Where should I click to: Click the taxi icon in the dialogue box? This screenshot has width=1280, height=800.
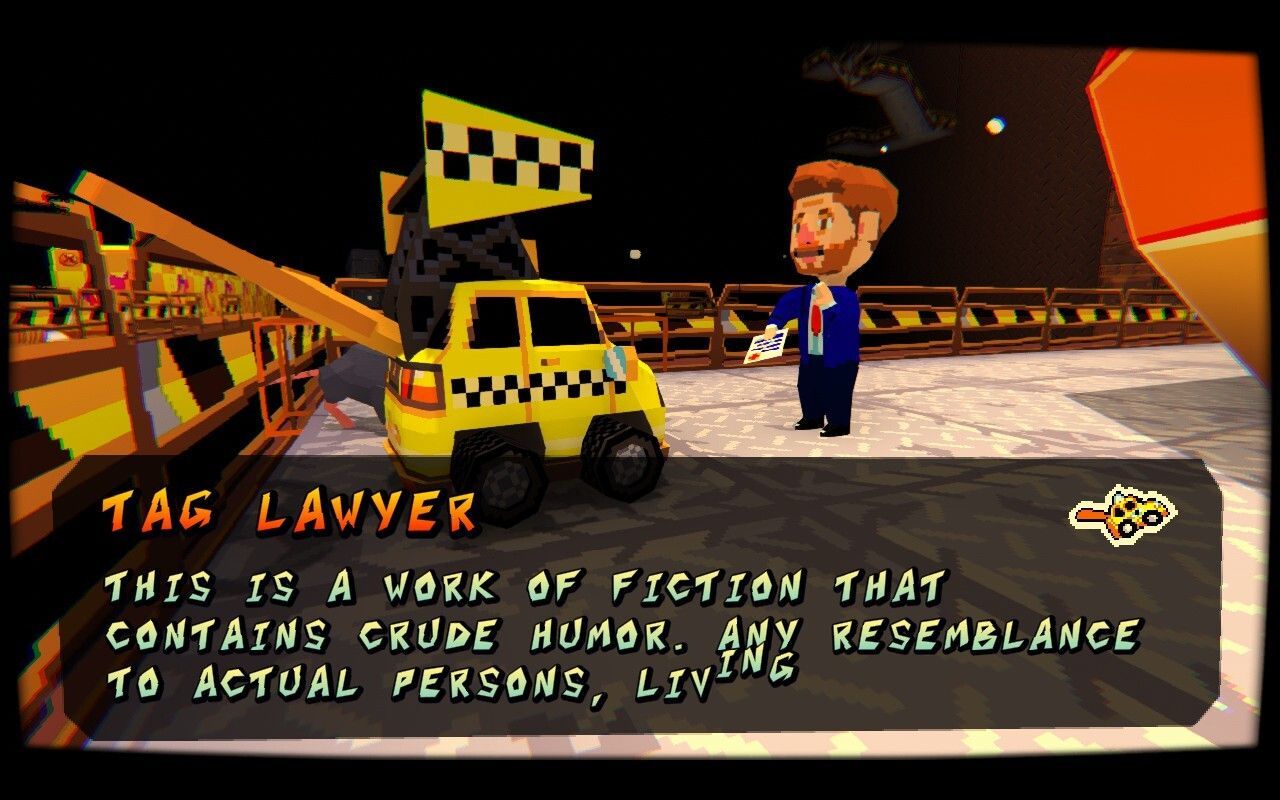pyautogui.click(x=1122, y=514)
